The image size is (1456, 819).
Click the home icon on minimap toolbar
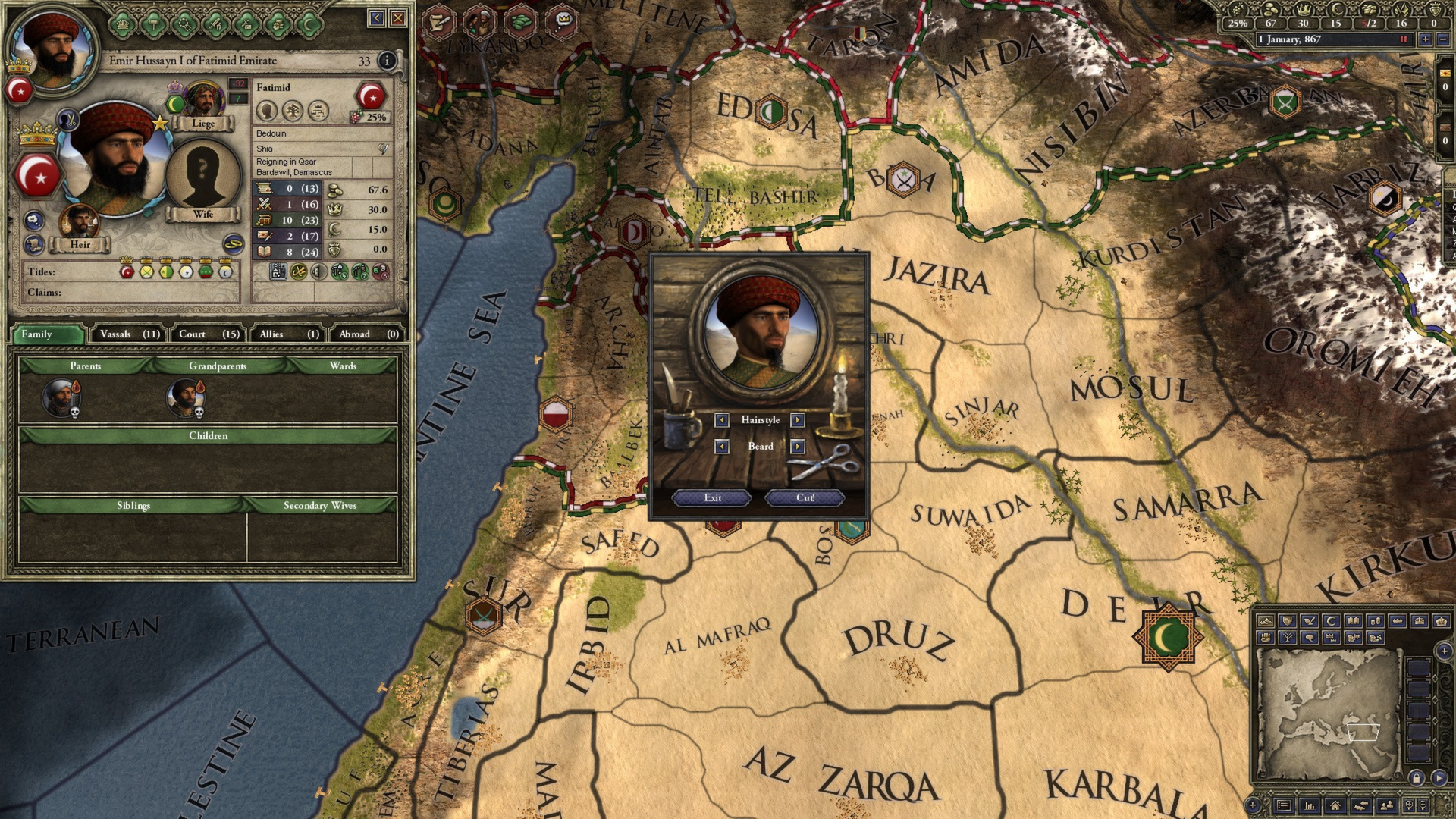1335,806
